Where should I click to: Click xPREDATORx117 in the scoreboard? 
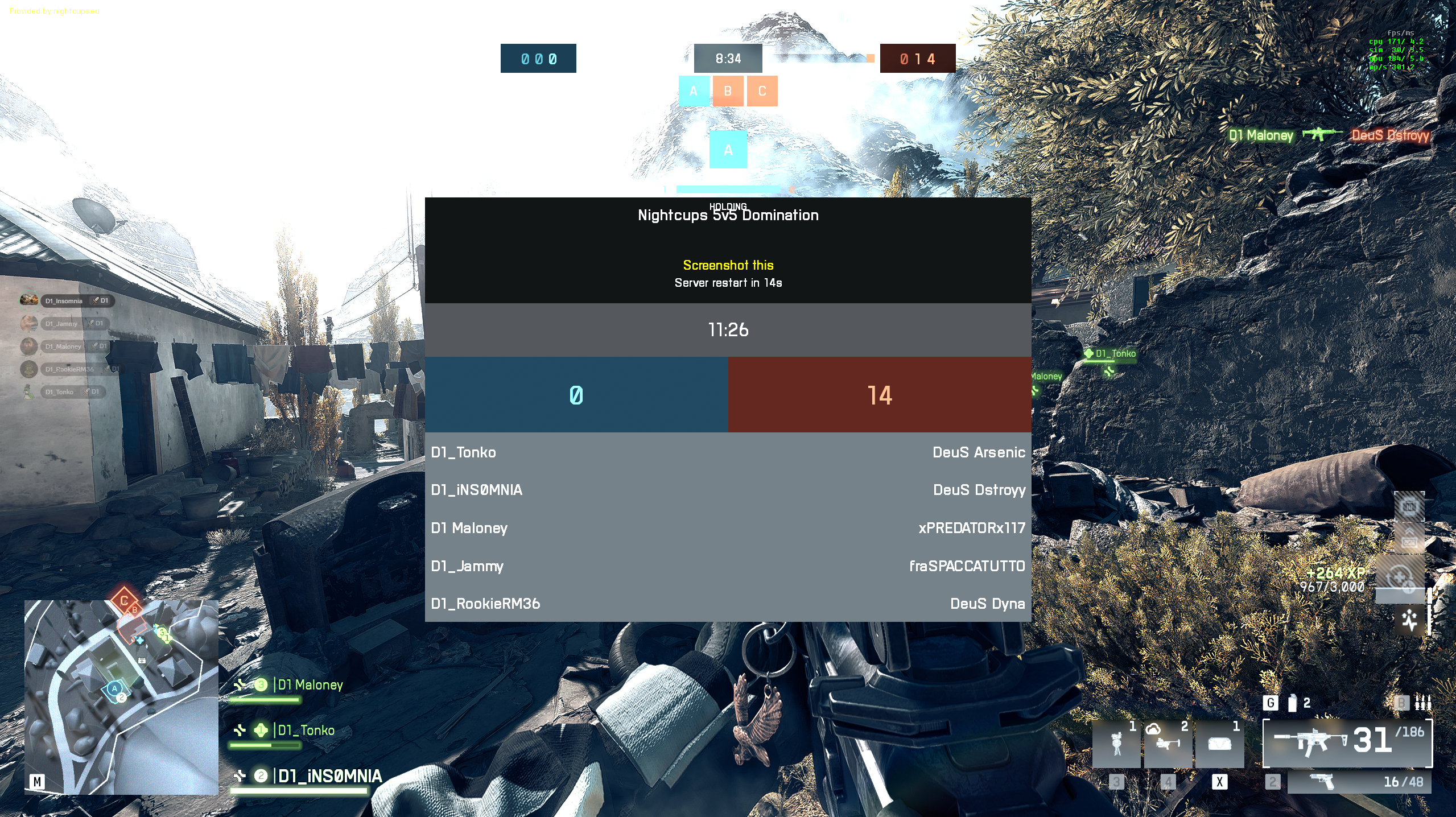pos(971,528)
